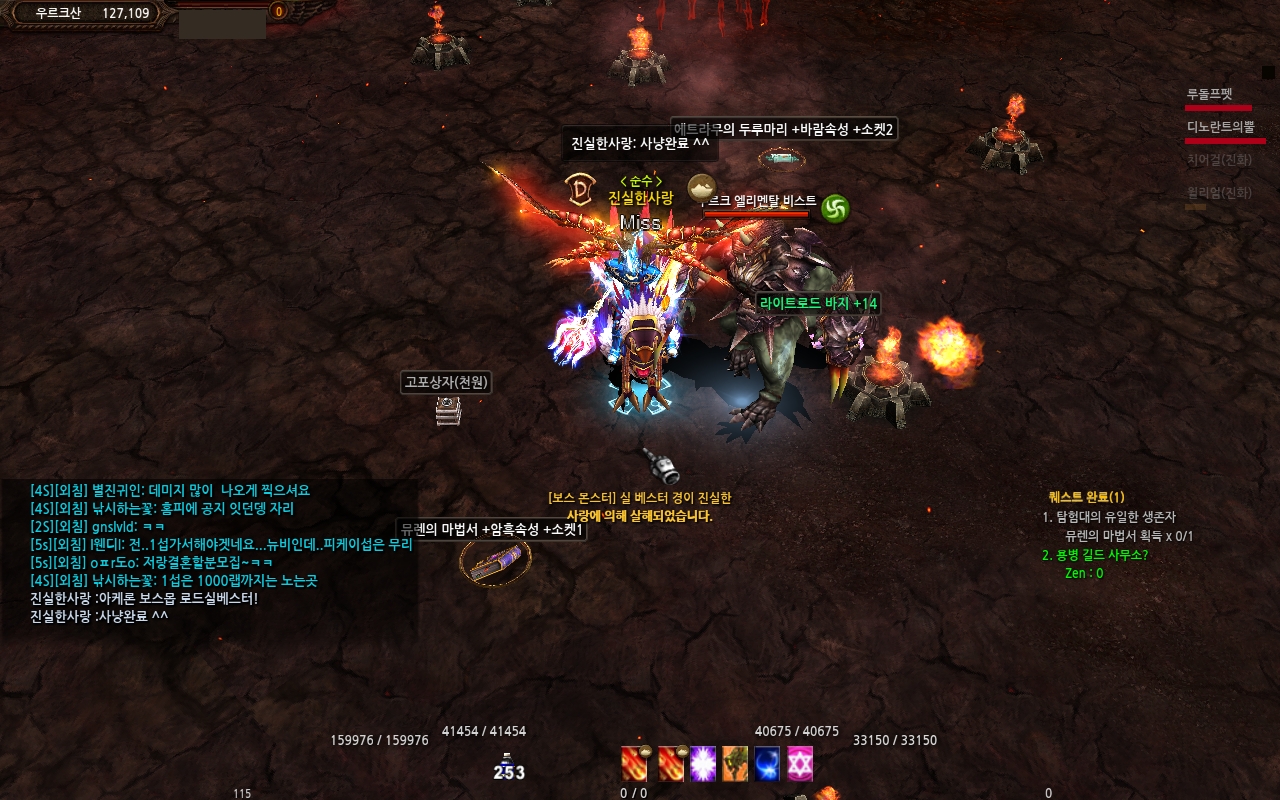
Task: Use the blue potion with 253 count
Action: click(508, 767)
